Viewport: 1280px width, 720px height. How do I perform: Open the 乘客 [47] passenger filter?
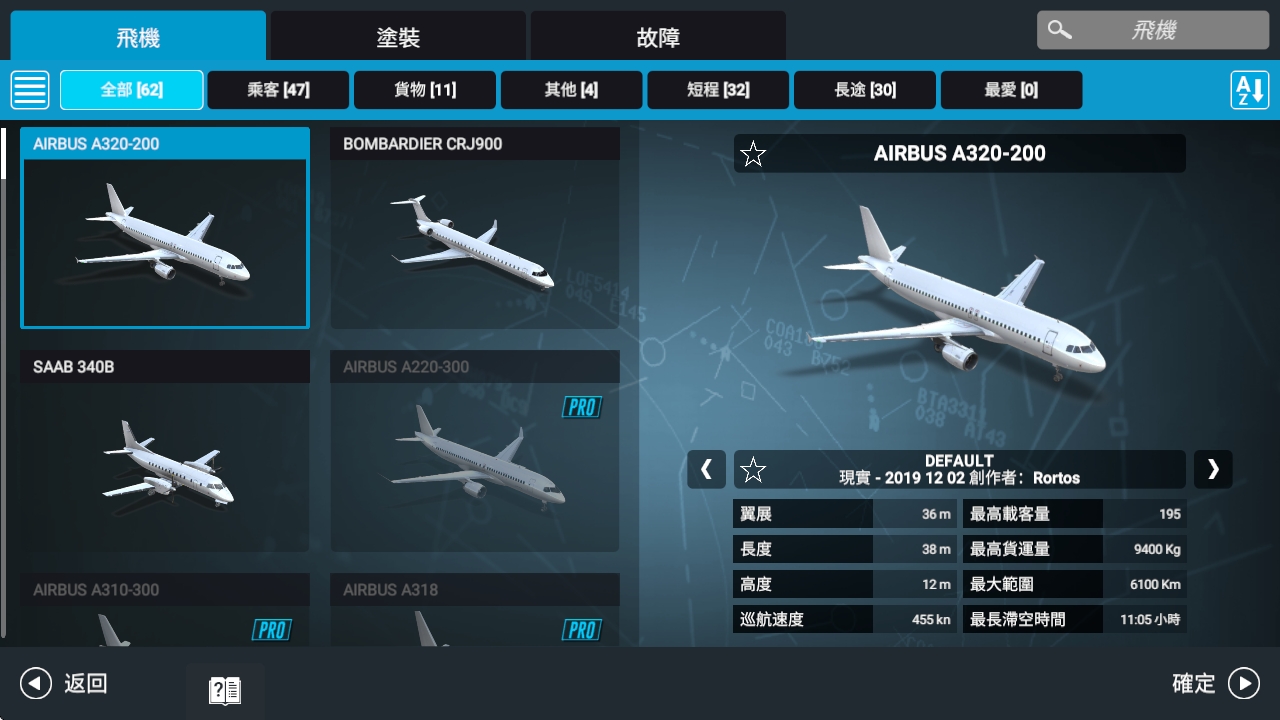(x=278, y=89)
